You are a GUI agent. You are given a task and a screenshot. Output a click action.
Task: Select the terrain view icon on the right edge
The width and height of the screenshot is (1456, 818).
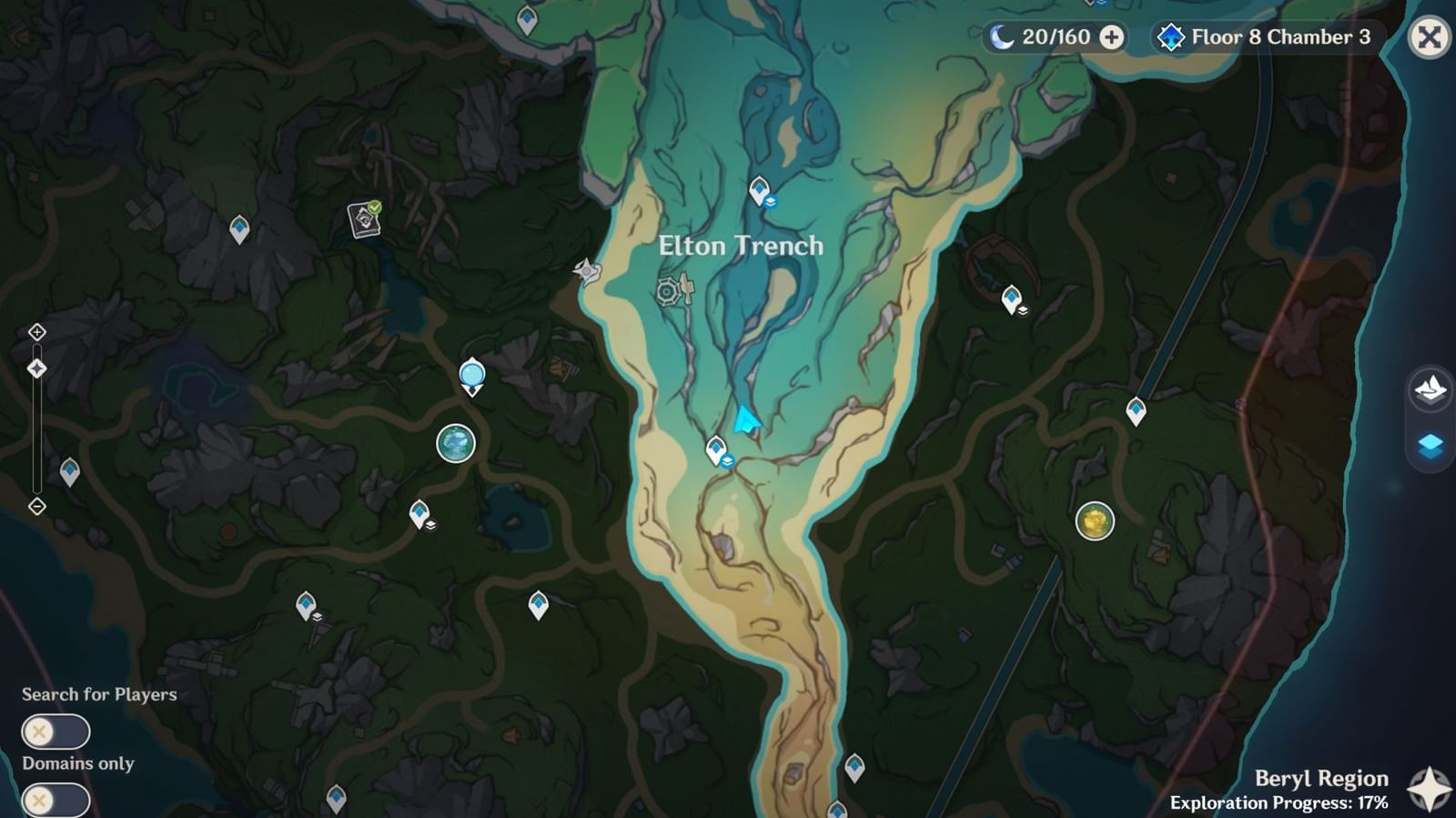[x=1429, y=389]
